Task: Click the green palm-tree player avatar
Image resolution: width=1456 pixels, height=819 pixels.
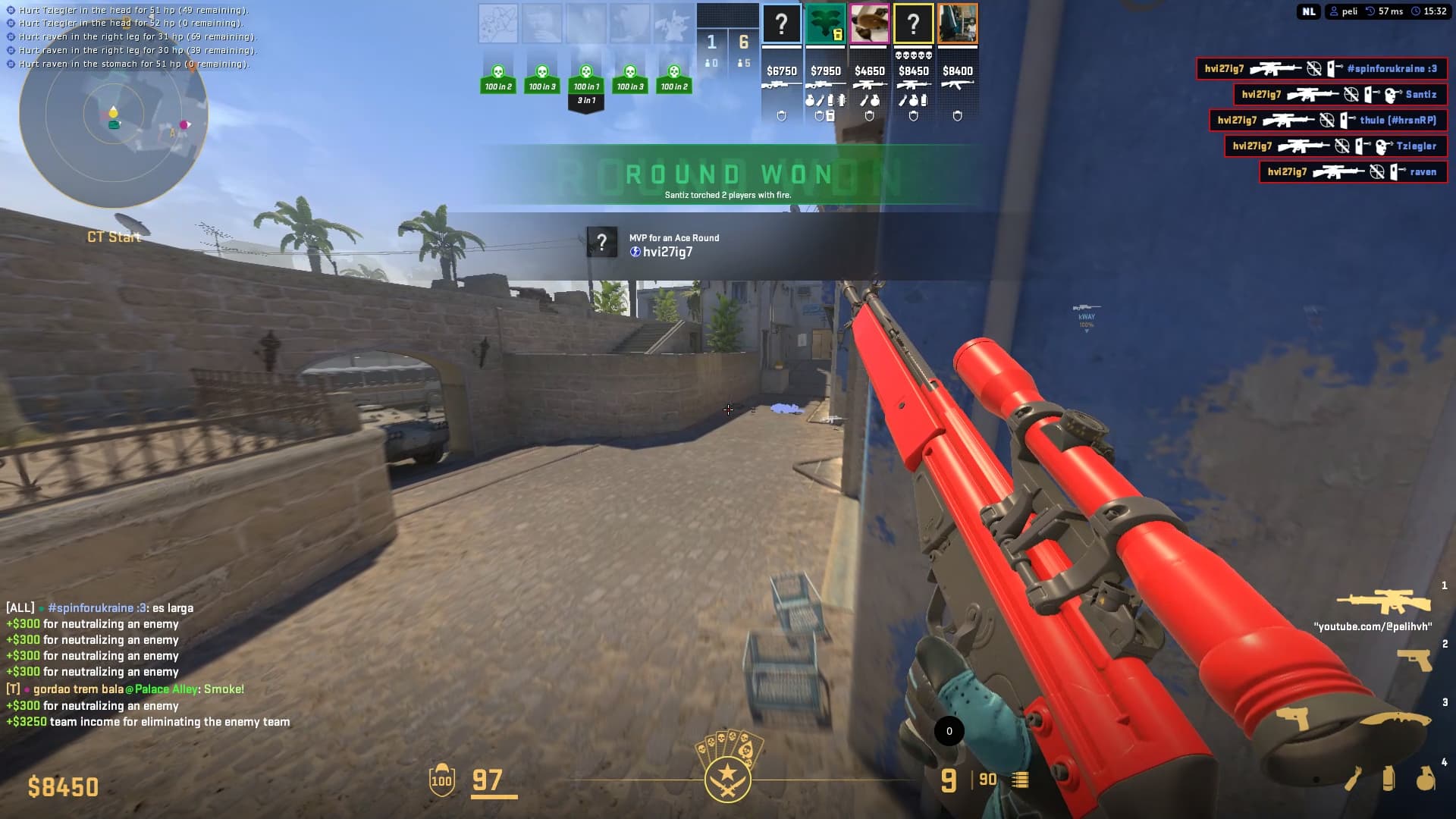Action: [824, 24]
